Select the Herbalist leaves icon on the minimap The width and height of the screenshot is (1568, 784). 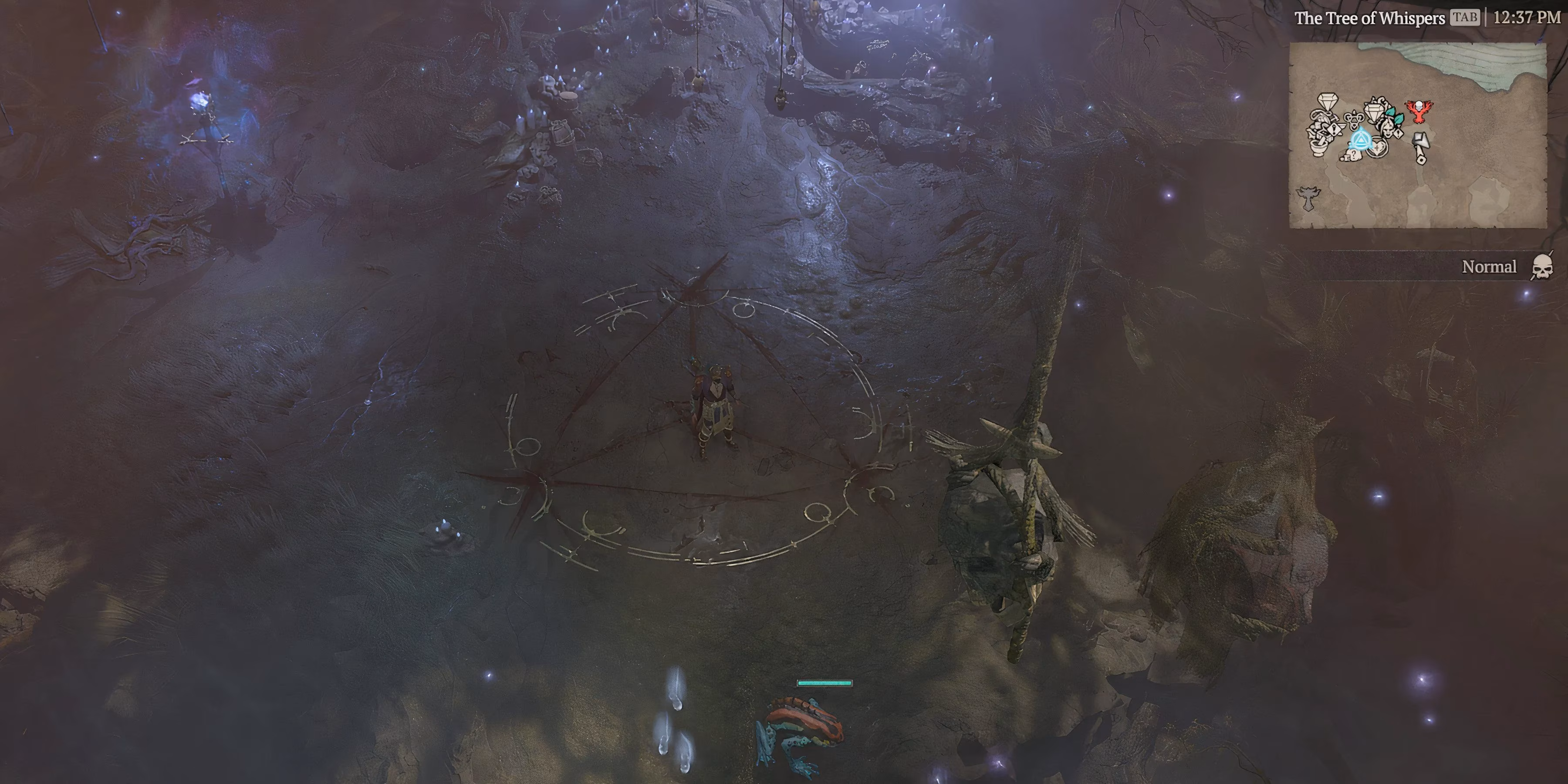pyautogui.click(x=1394, y=117)
